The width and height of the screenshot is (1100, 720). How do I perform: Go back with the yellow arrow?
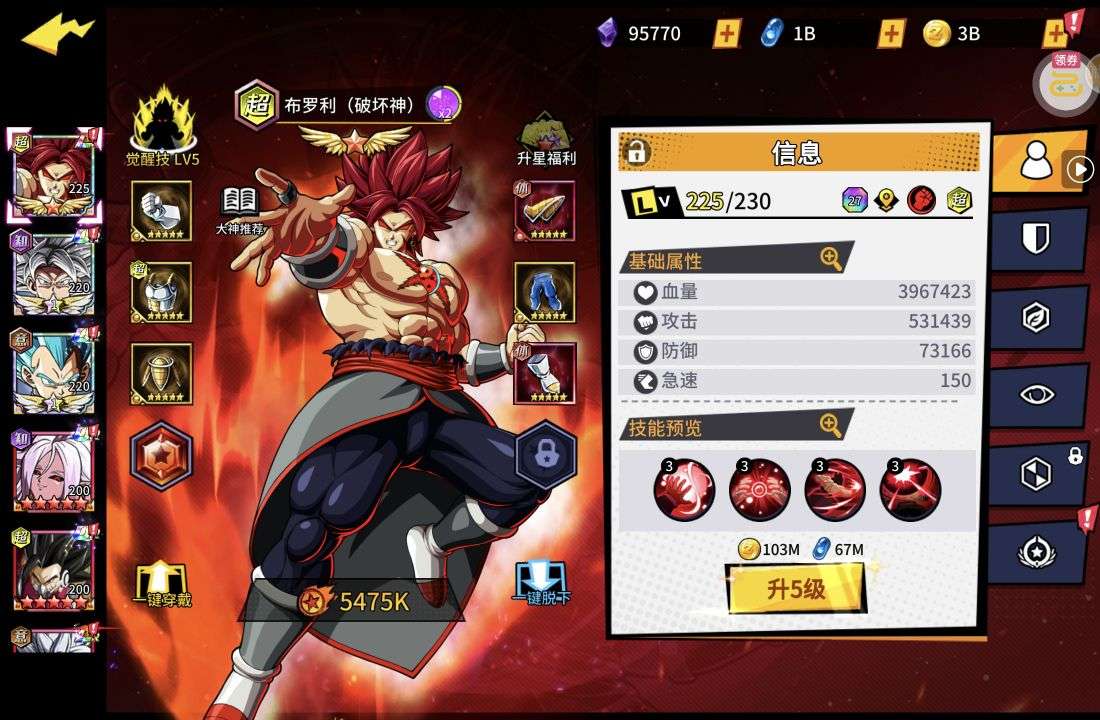[57, 34]
